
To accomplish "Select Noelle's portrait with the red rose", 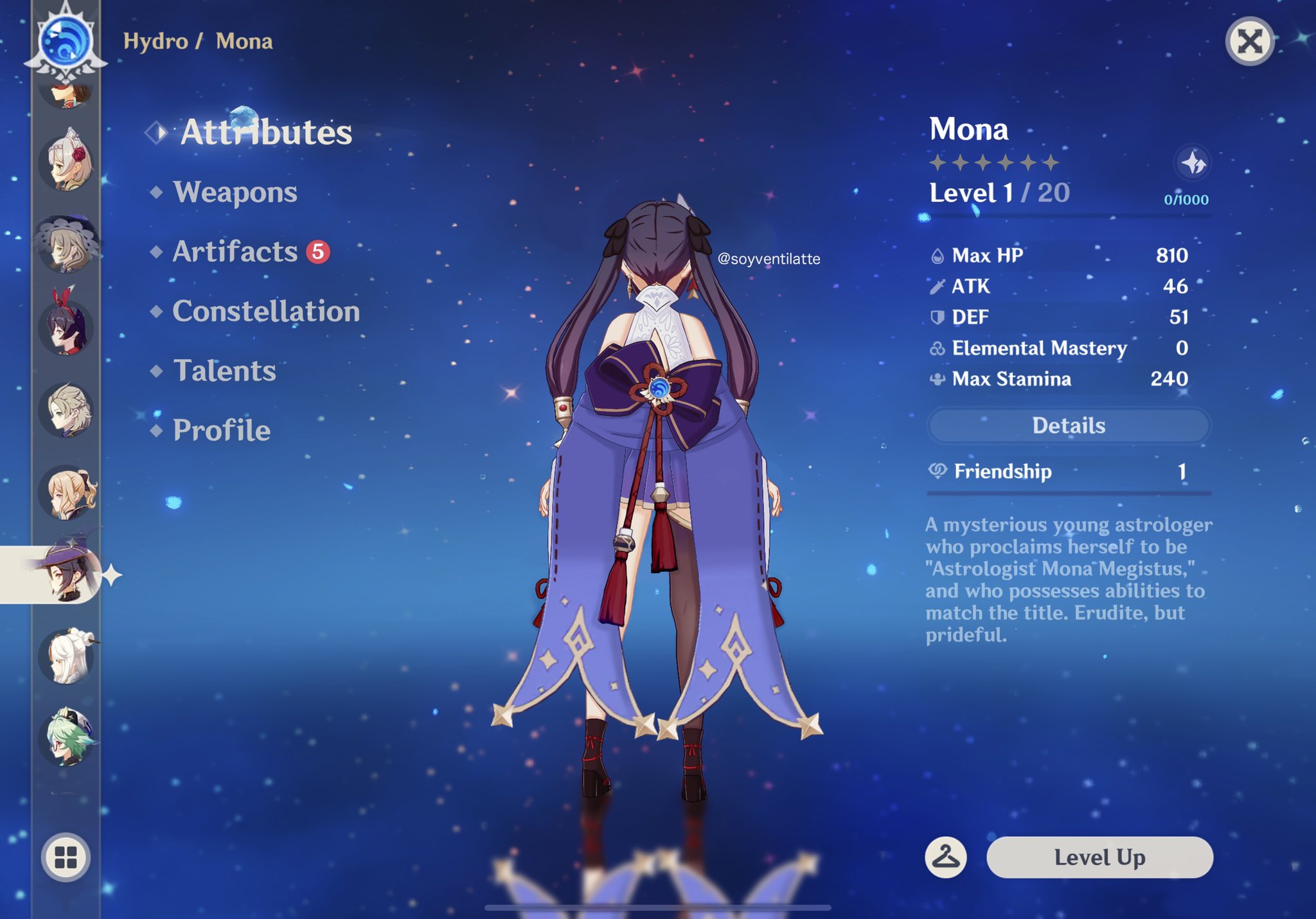I will tap(66, 161).
